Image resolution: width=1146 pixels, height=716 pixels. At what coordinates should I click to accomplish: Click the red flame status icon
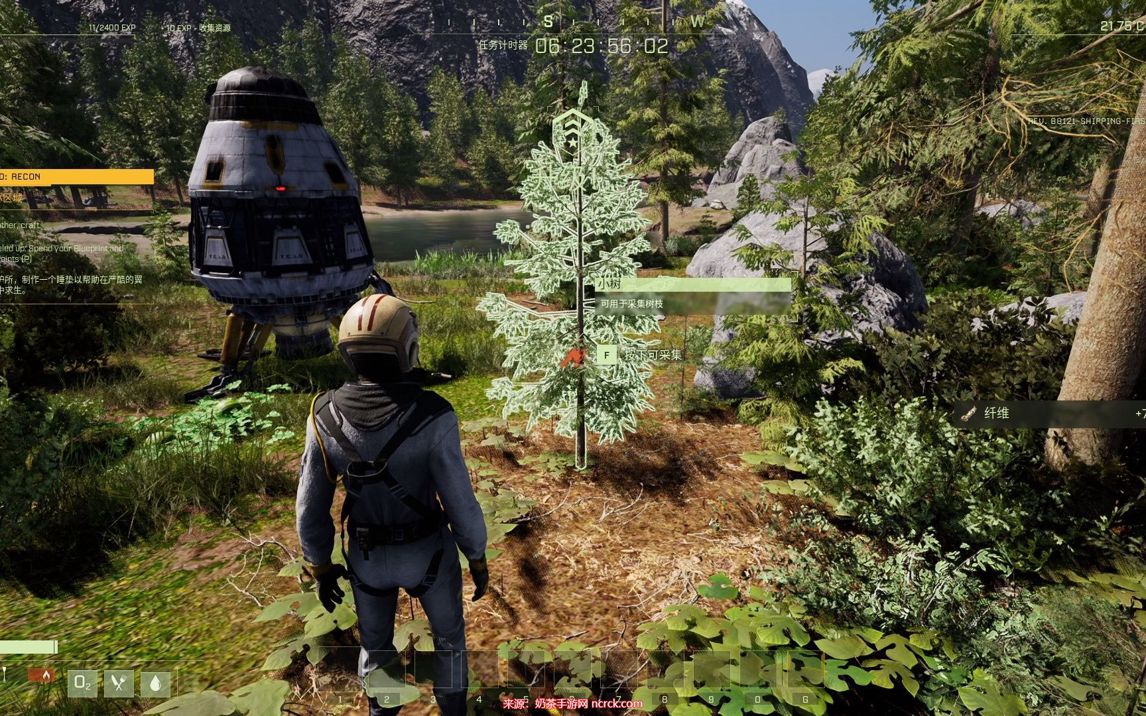[x=41, y=675]
